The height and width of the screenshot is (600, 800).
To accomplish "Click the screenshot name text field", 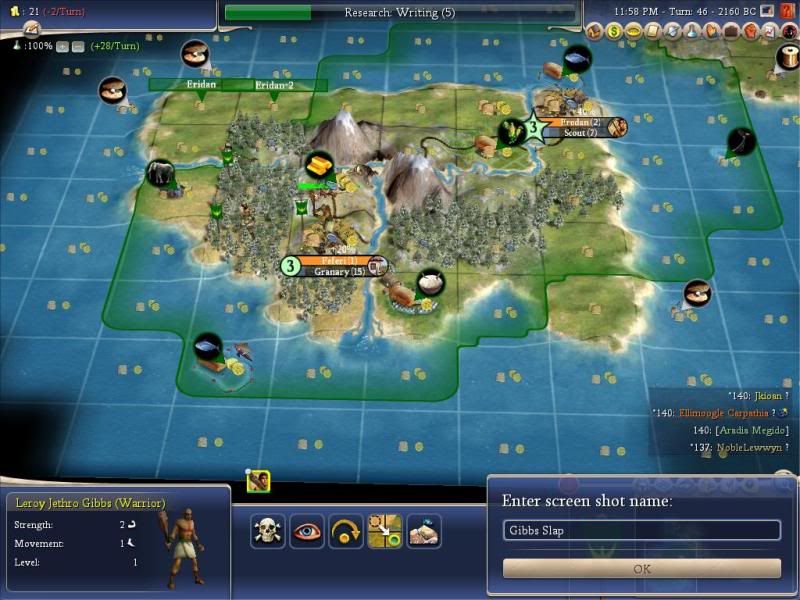I will (641, 530).
